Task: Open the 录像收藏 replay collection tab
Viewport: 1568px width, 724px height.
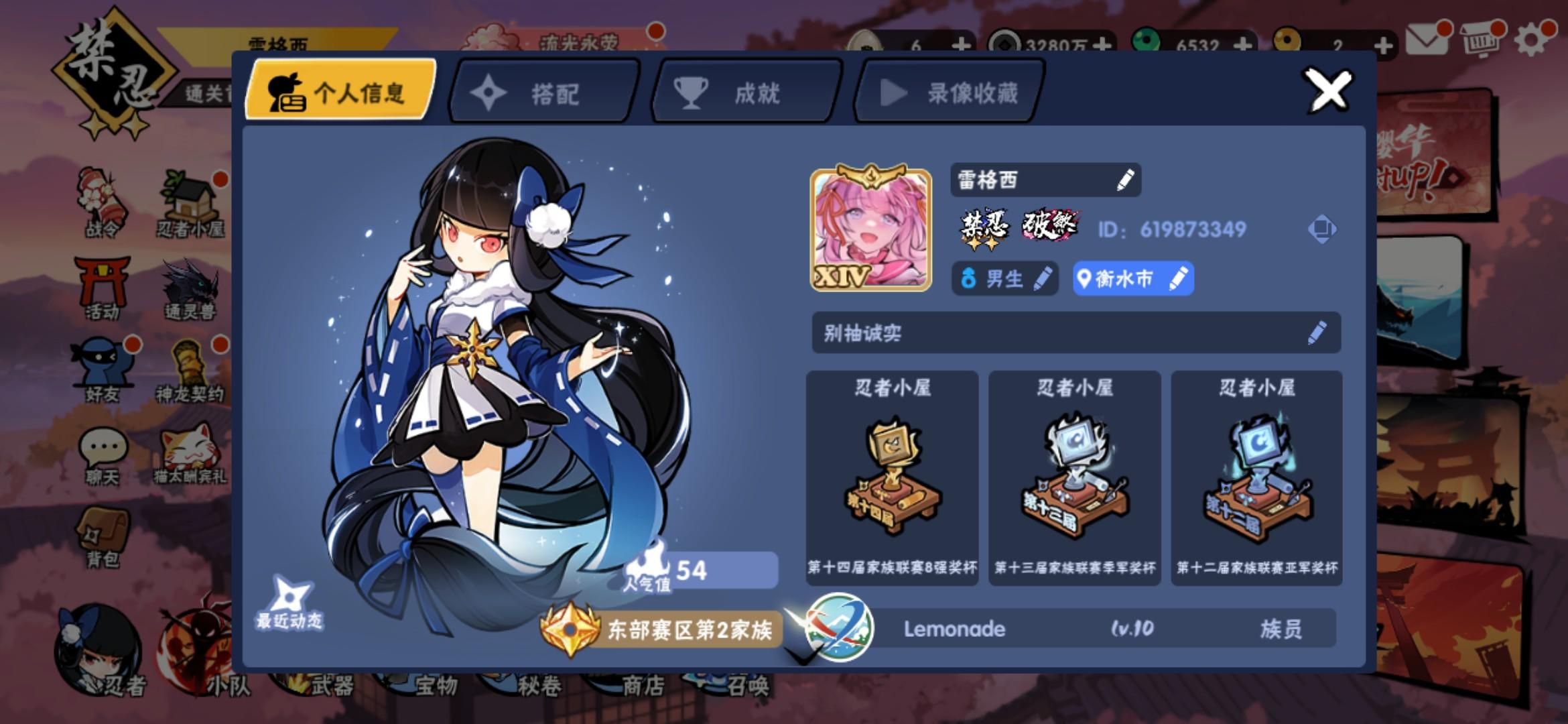Action: pyautogui.click(x=948, y=93)
